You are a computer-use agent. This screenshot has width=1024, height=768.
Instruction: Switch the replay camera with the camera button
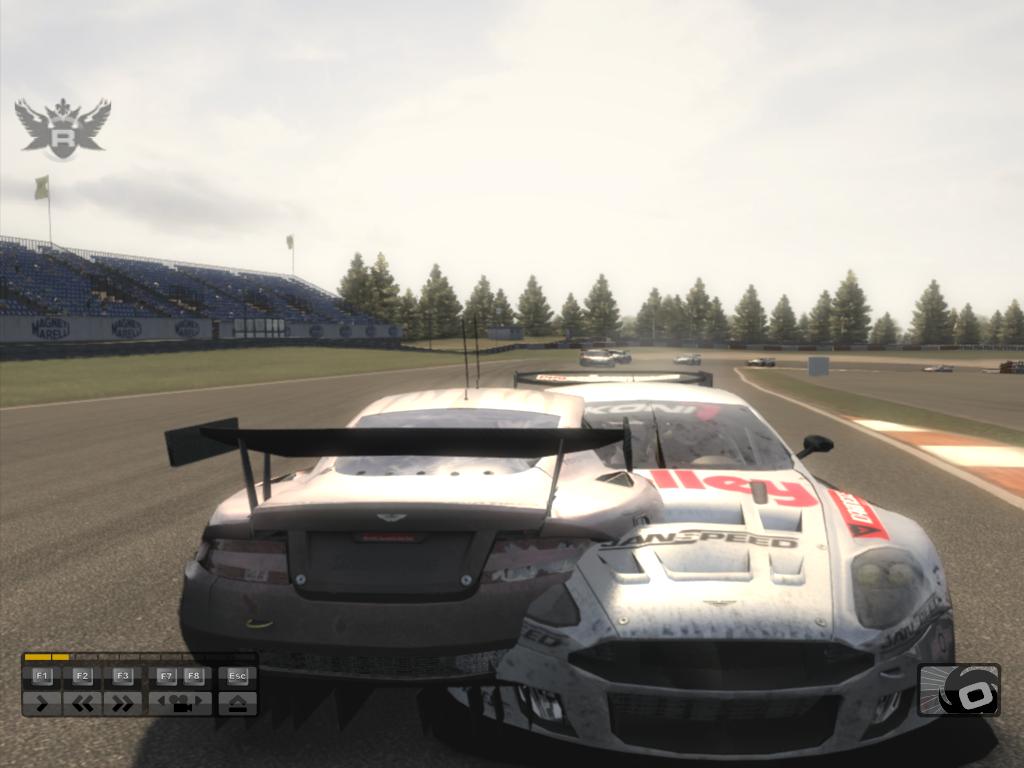pos(180,703)
